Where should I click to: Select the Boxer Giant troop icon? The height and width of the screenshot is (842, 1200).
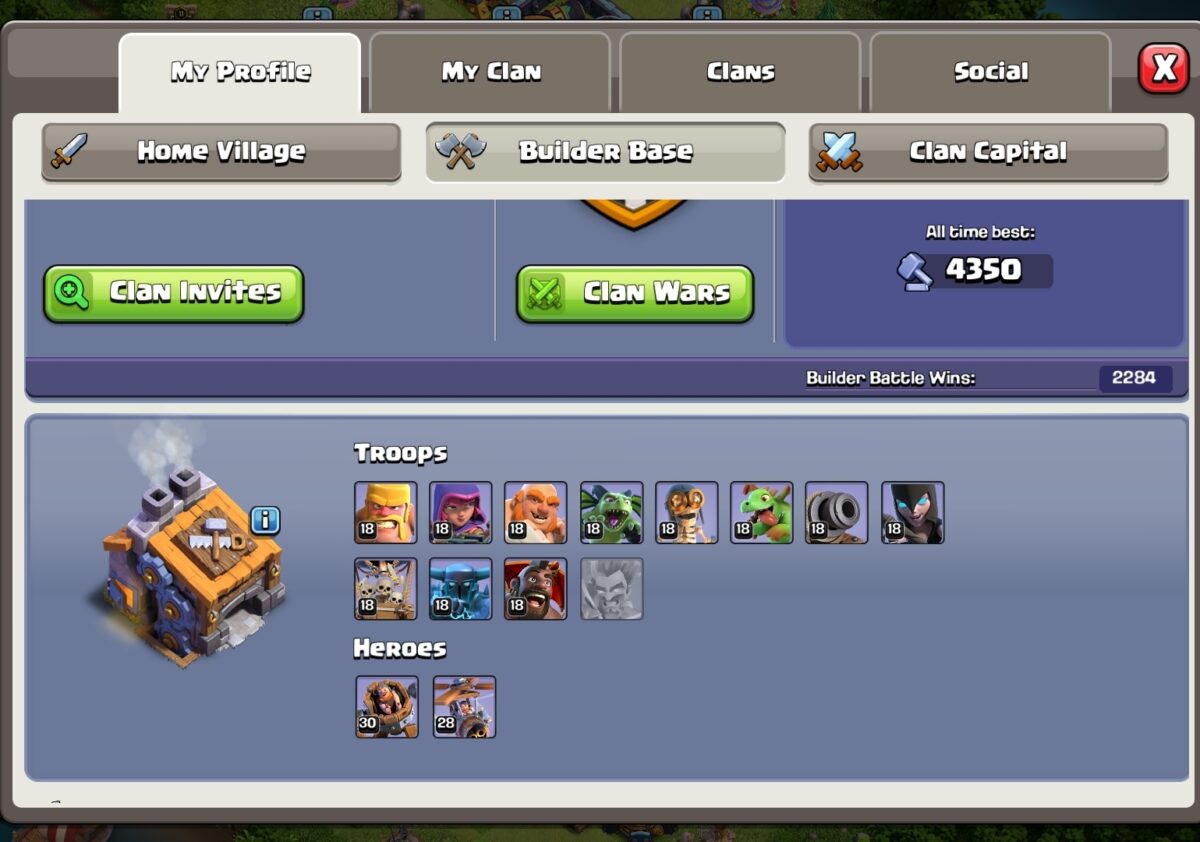click(536, 512)
